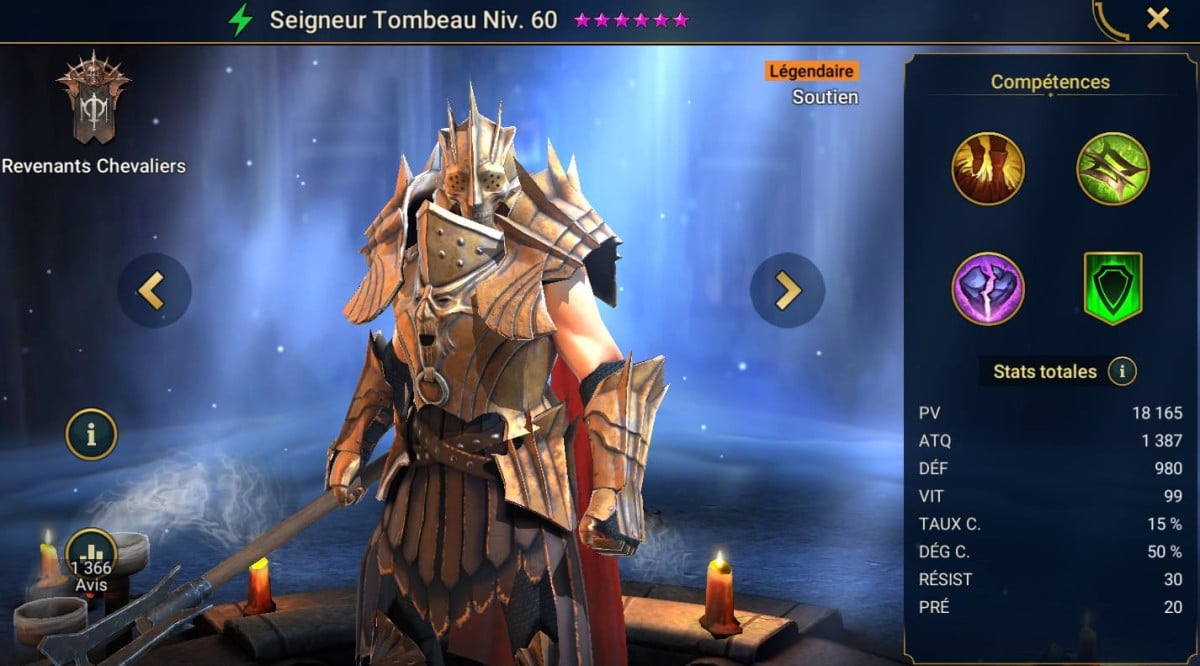View the green shield aura skill
1200x666 pixels.
click(1112, 289)
